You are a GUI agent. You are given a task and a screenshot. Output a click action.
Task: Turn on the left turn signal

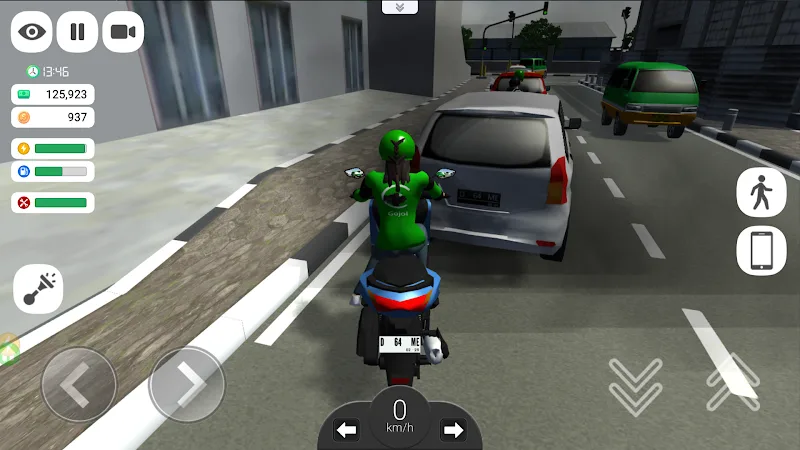pos(346,430)
